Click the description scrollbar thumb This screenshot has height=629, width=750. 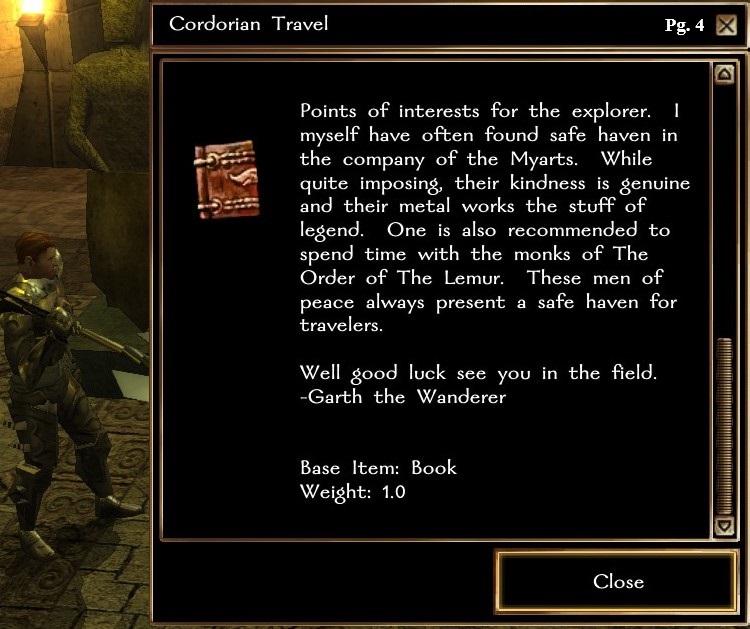tap(724, 425)
